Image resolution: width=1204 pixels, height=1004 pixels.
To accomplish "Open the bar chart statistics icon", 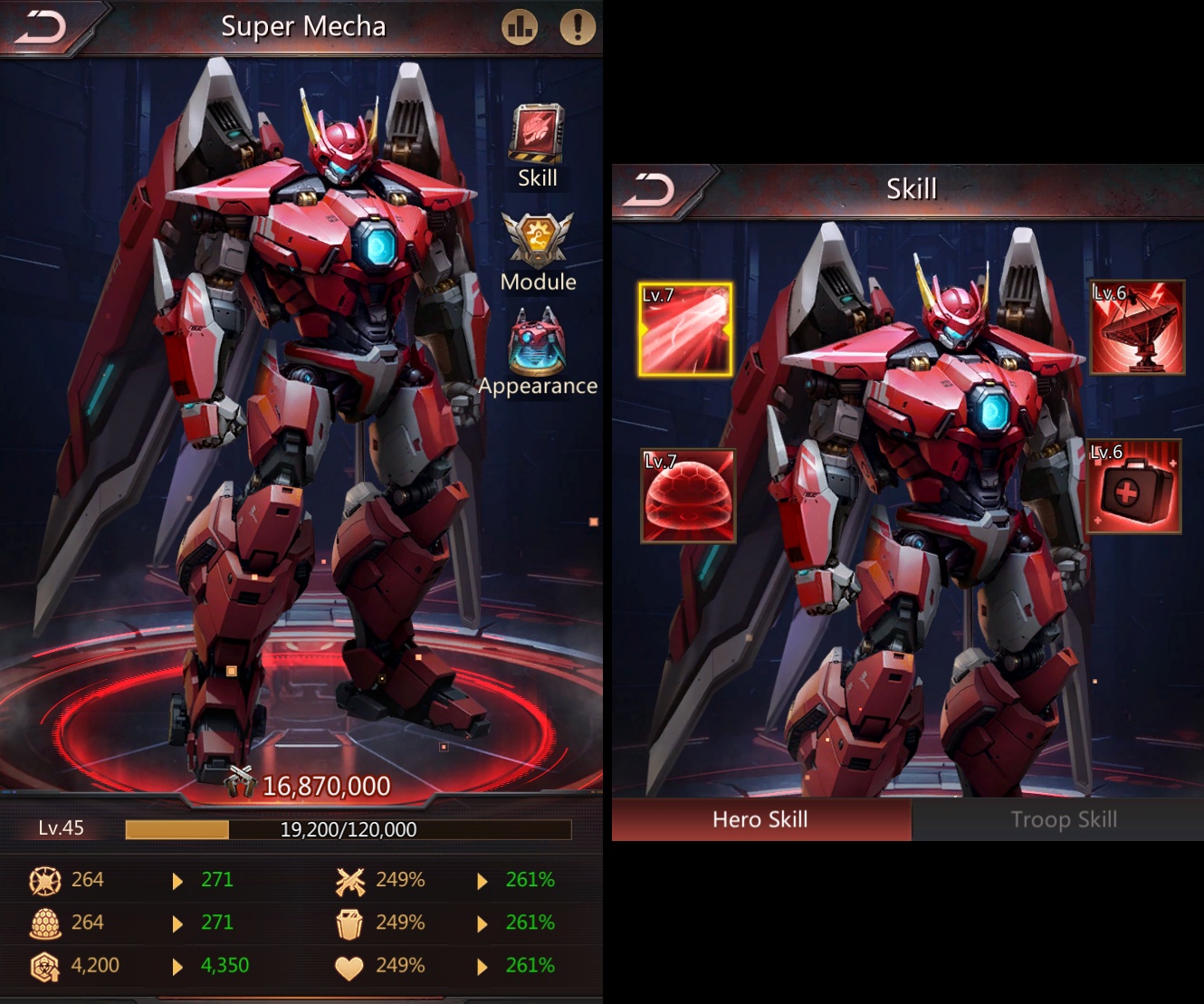I will coord(520,27).
